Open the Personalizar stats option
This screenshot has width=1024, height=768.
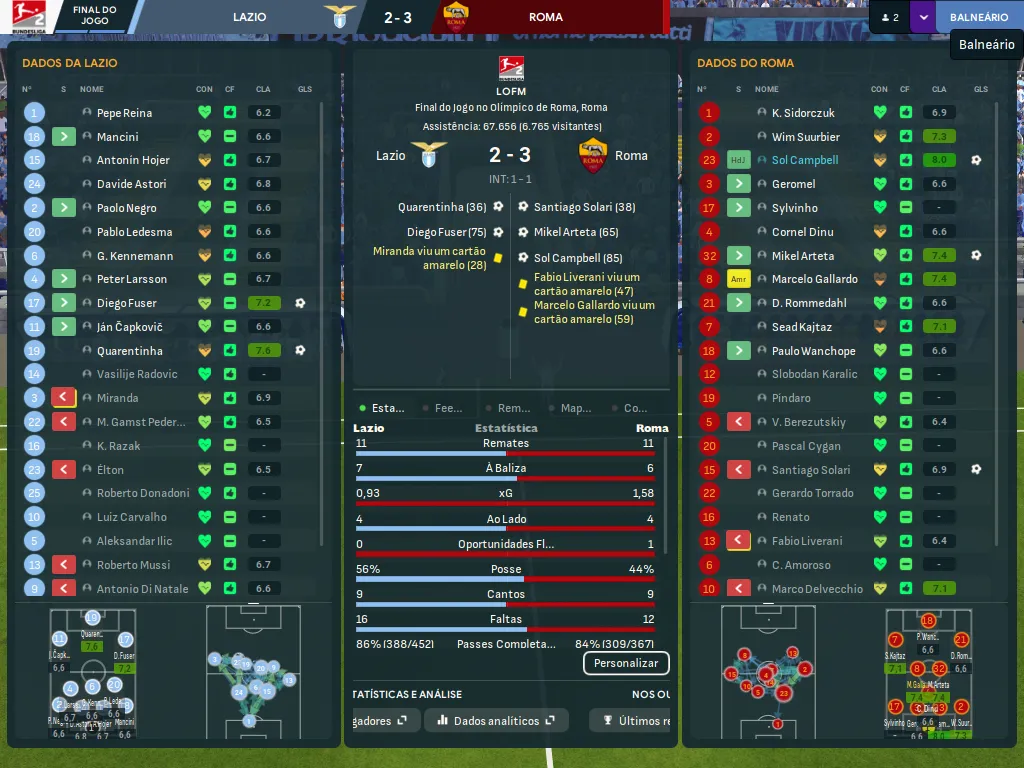626,663
